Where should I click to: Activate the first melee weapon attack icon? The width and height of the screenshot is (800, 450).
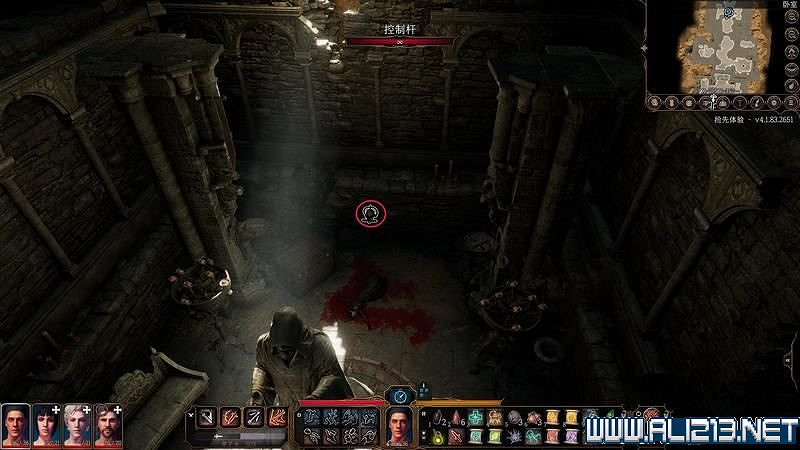209,416
